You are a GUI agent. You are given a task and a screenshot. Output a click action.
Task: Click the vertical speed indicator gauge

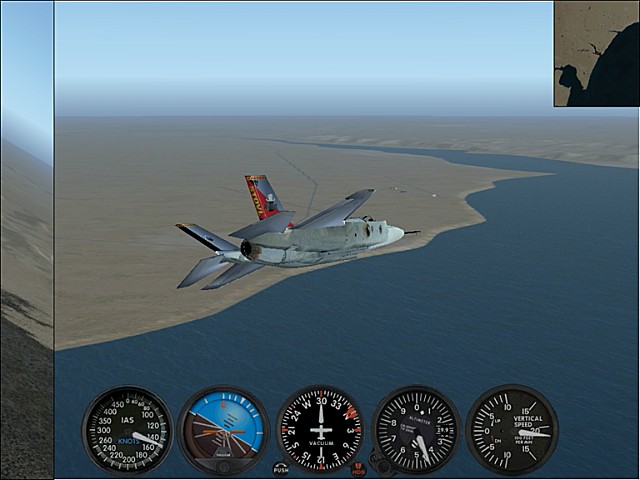tap(512, 430)
